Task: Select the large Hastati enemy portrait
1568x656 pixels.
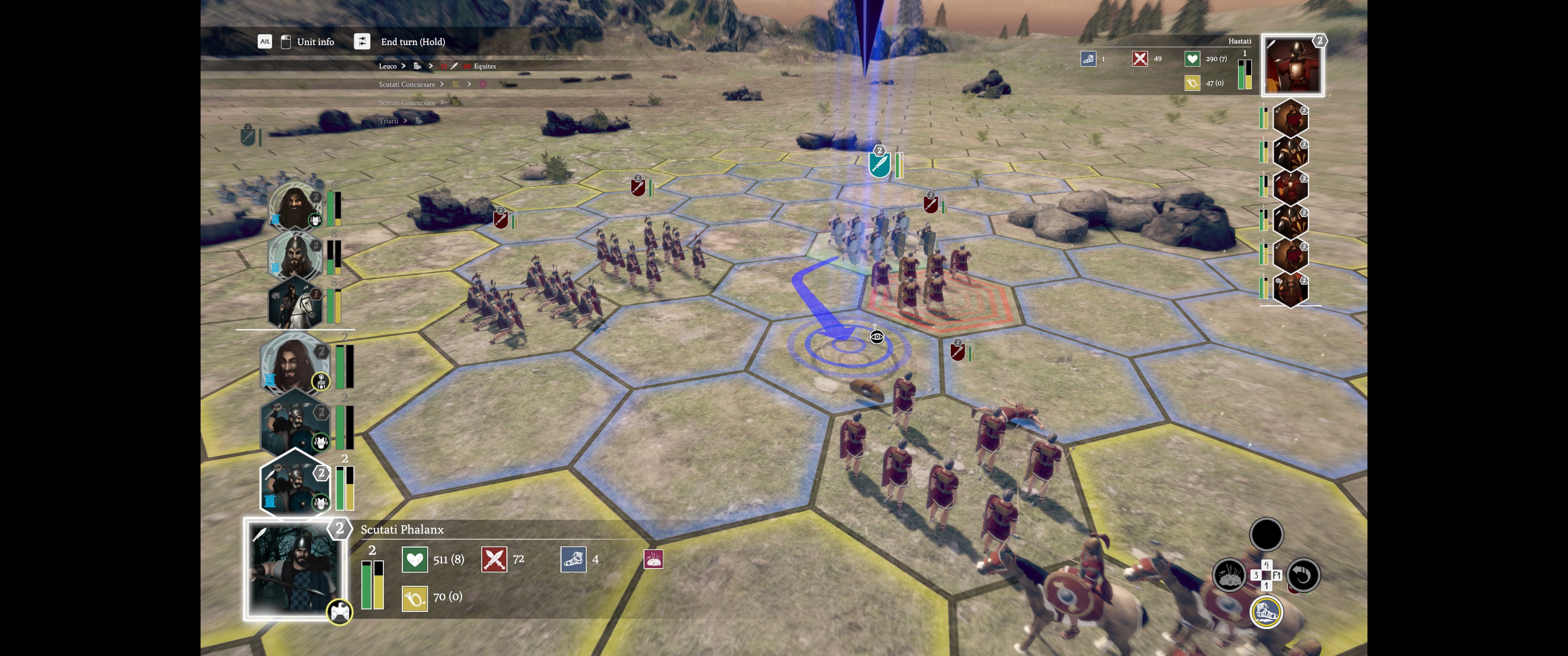Action: click(1292, 66)
